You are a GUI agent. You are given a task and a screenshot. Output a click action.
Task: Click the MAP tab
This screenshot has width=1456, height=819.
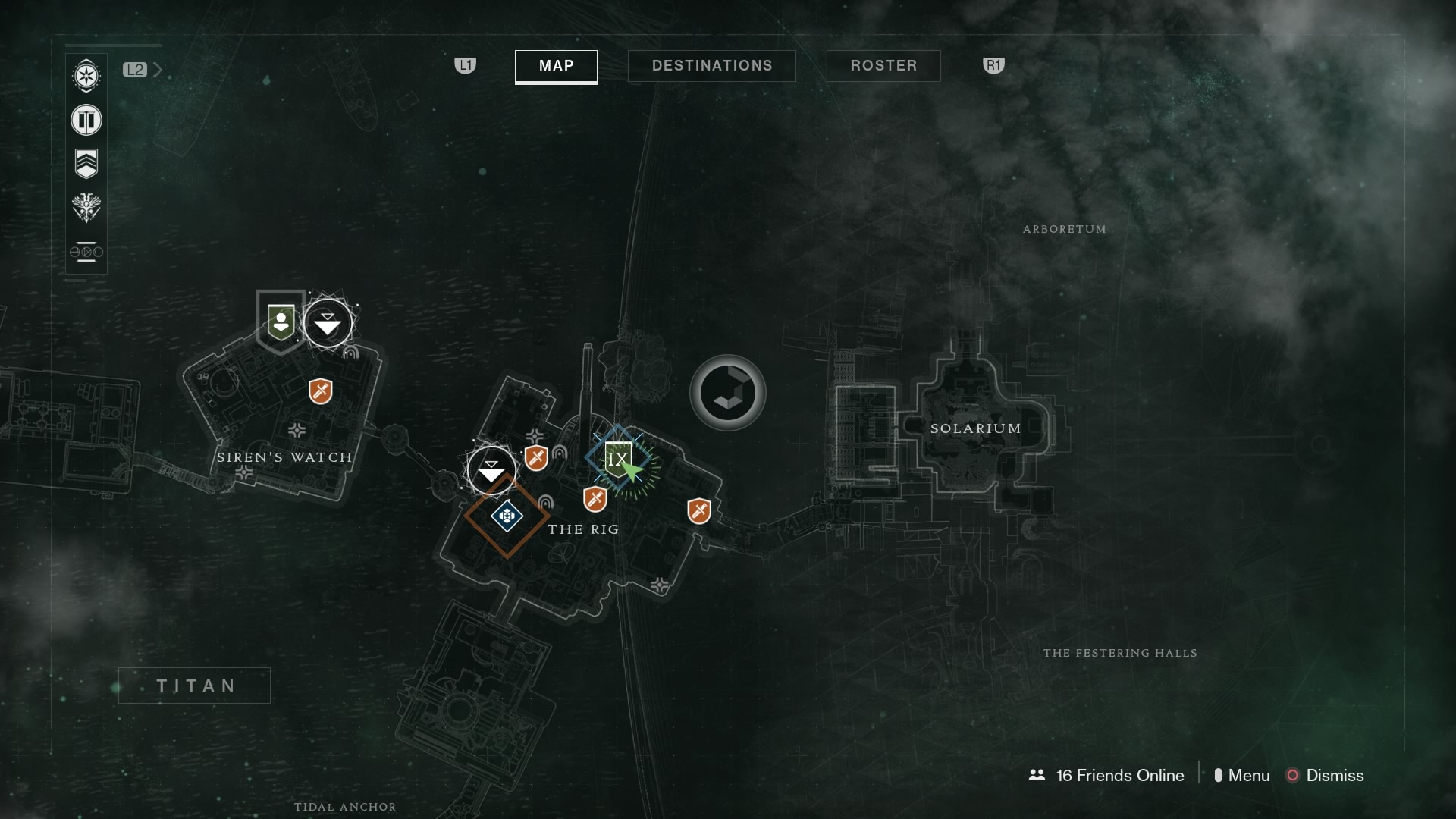555,67
